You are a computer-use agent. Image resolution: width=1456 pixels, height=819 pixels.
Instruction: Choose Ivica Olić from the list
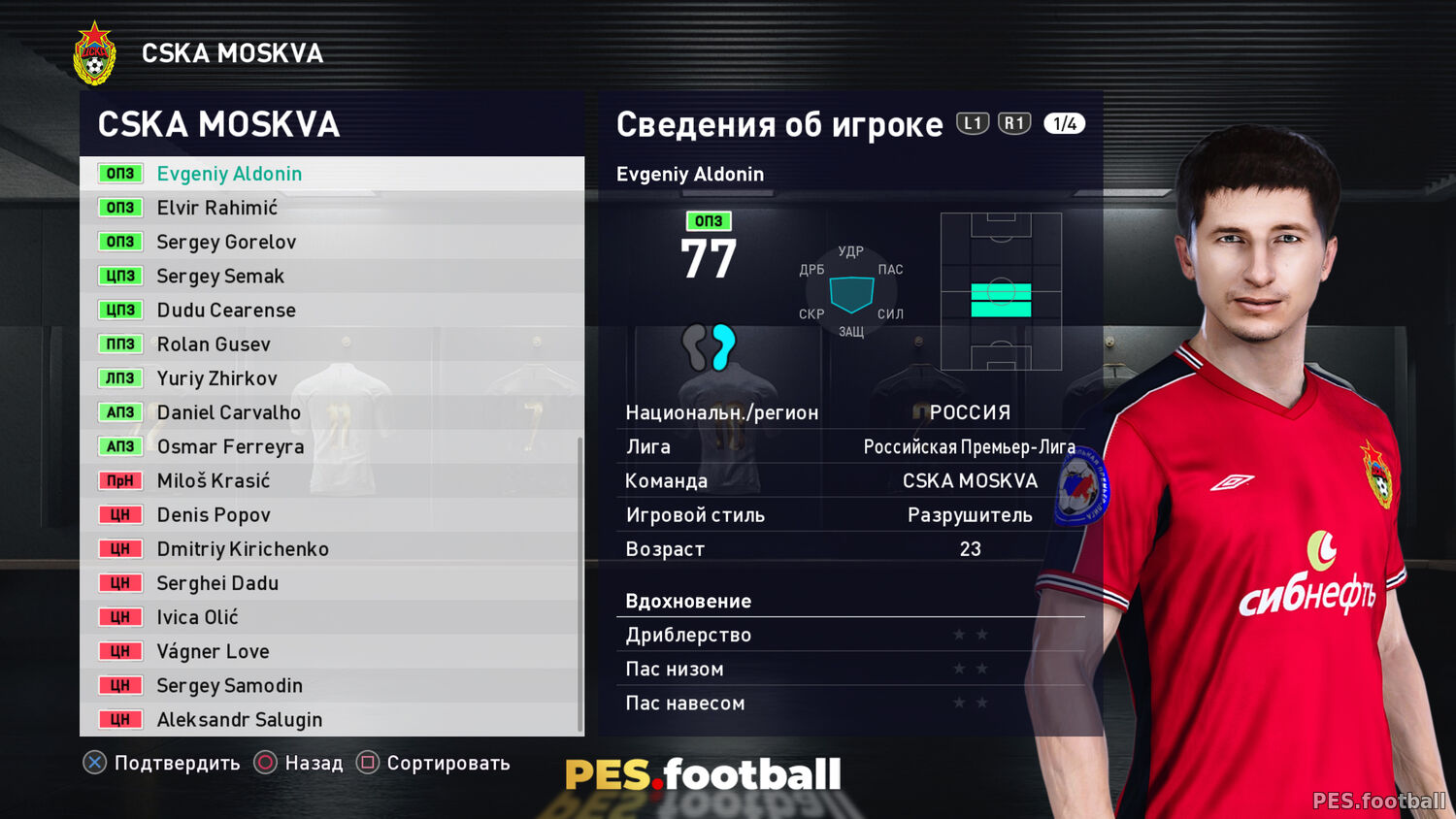tap(197, 617)
